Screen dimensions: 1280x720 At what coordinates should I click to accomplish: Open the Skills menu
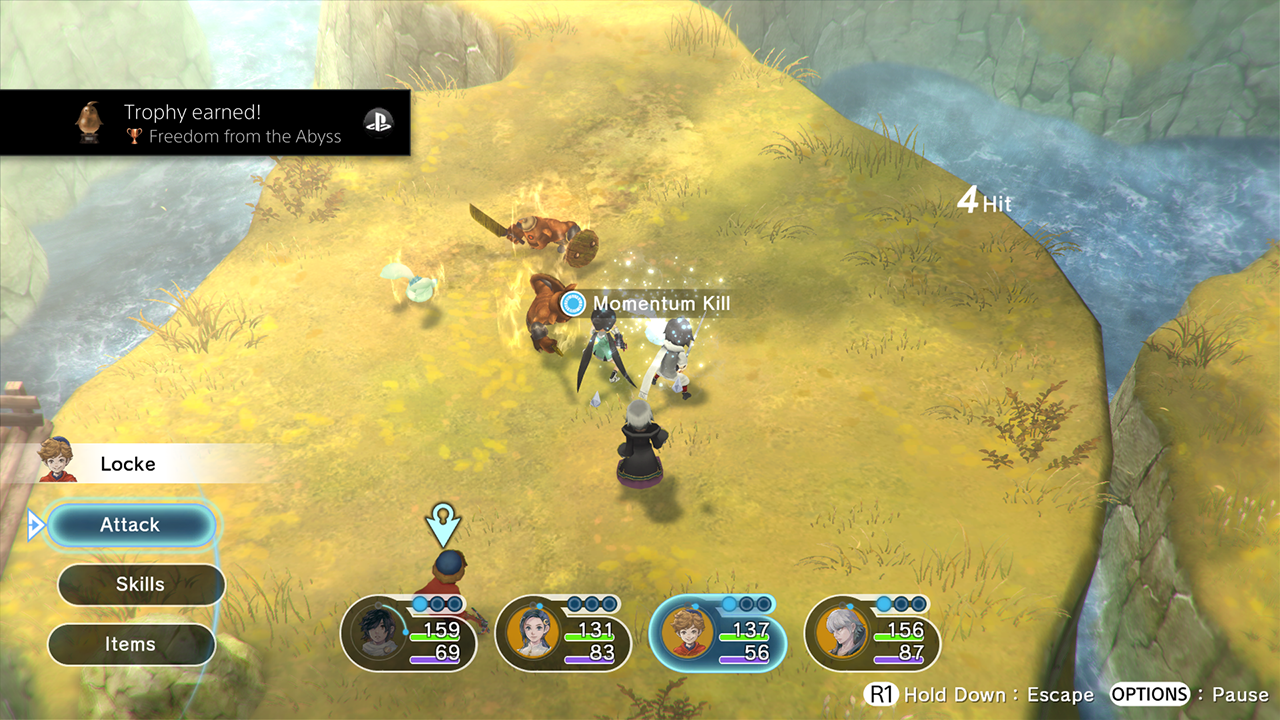(141, 585)
